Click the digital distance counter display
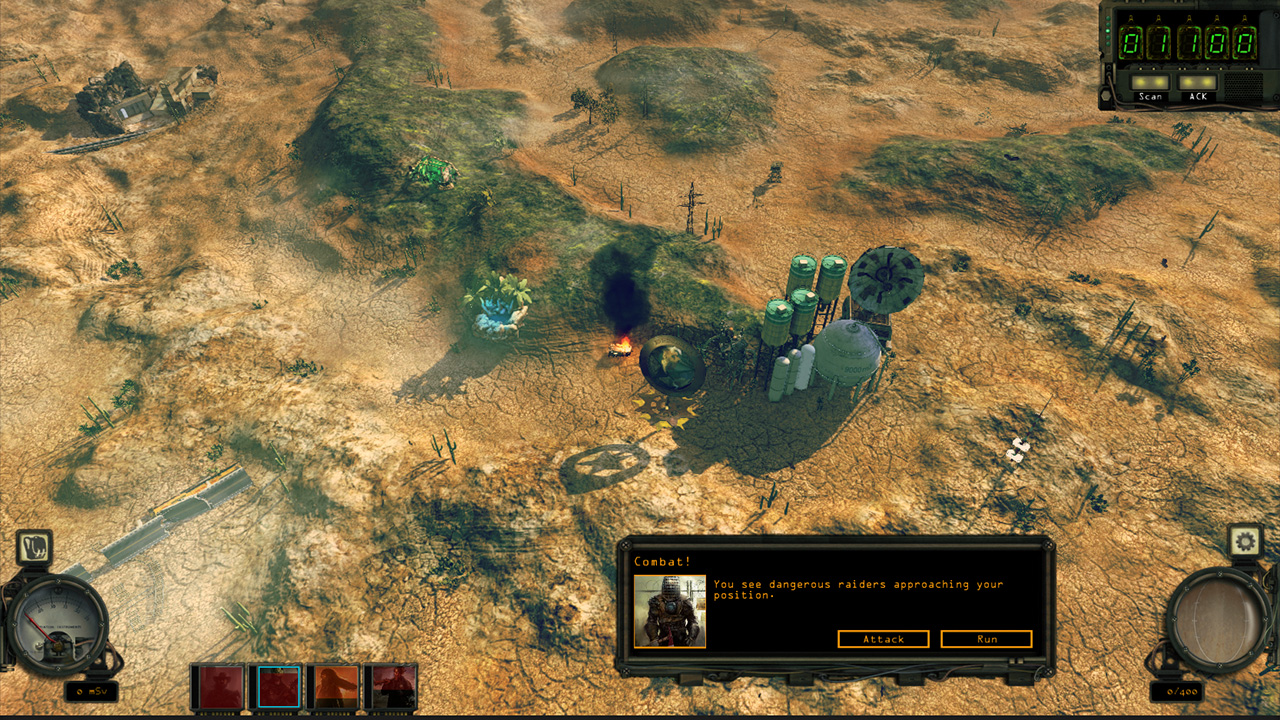1280x720 pixels. (1188, 40)
